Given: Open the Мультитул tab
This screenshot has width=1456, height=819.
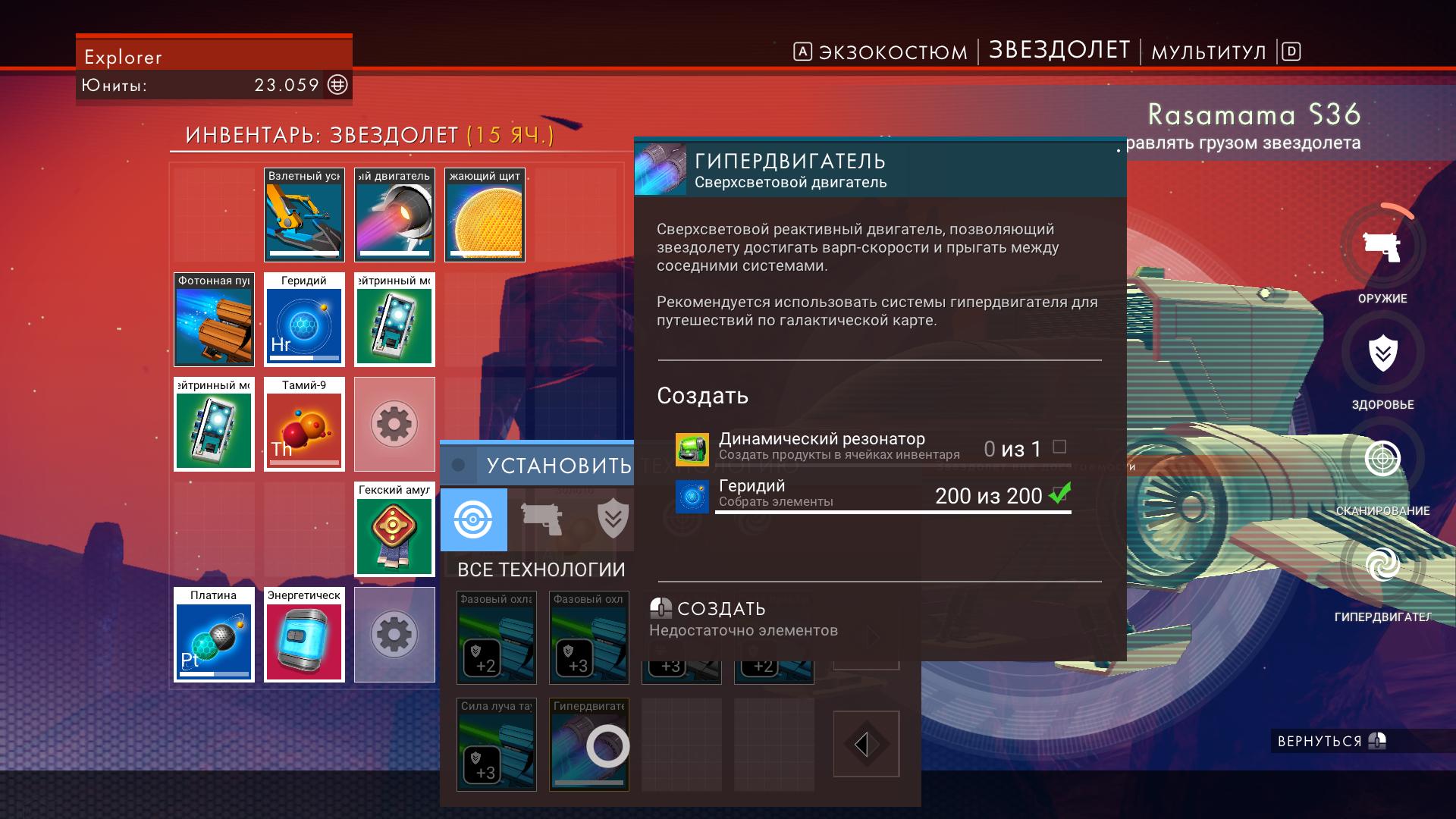Looking at the screenshot, I should point(1209,52).
